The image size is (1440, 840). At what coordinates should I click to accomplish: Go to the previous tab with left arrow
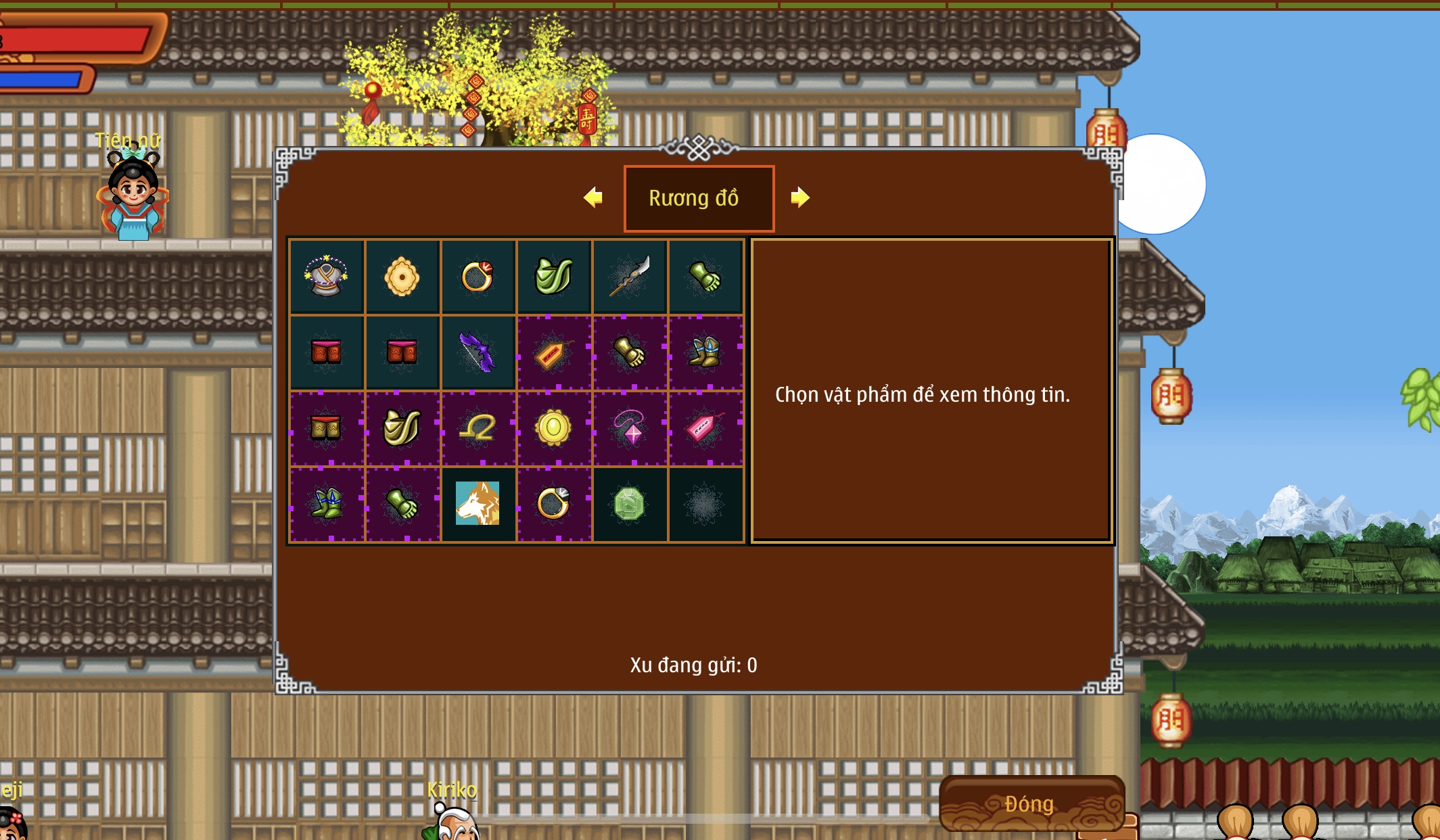tap(593, 197)
